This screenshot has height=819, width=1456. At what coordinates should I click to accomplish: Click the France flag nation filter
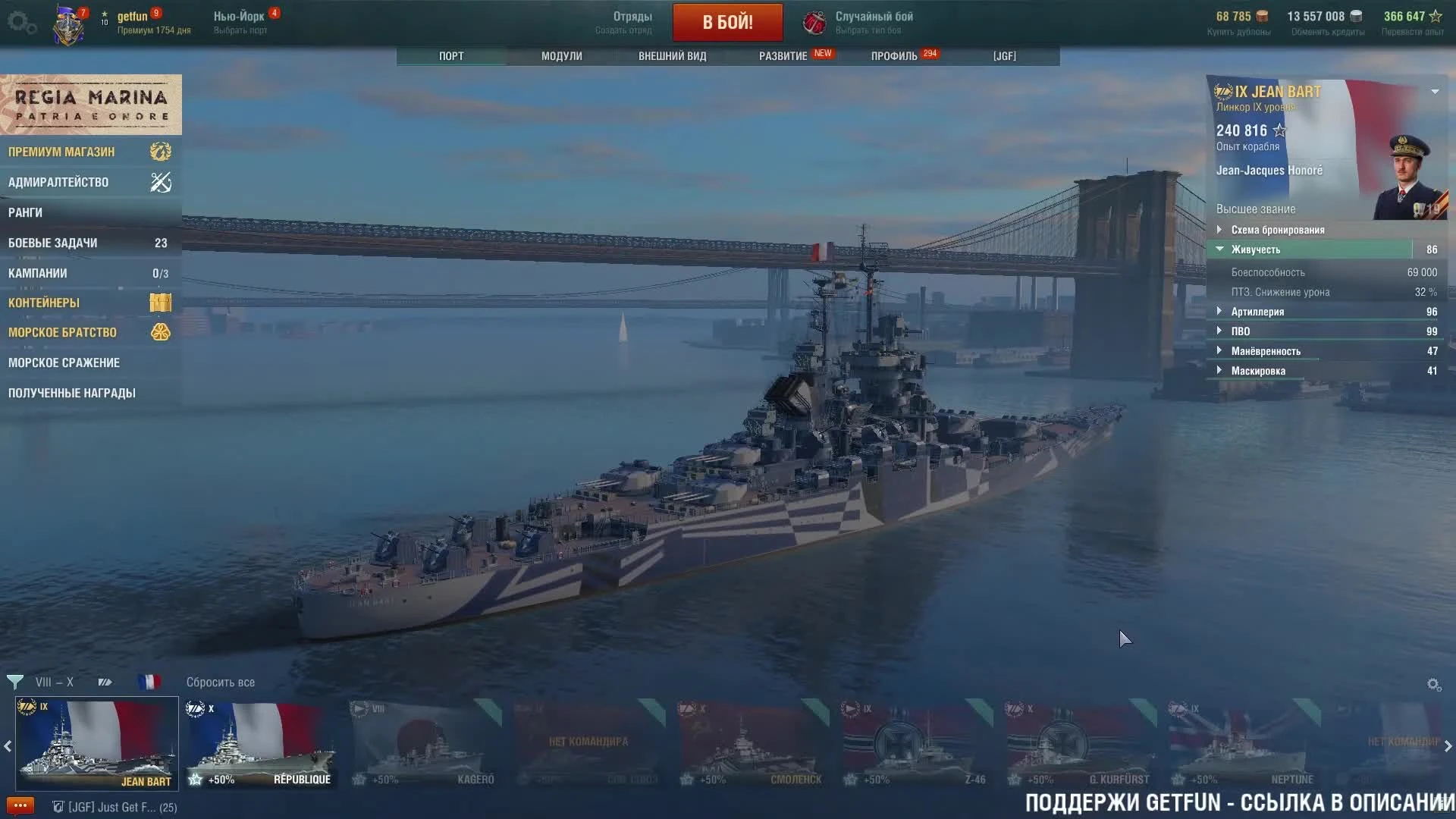(150, 682)
